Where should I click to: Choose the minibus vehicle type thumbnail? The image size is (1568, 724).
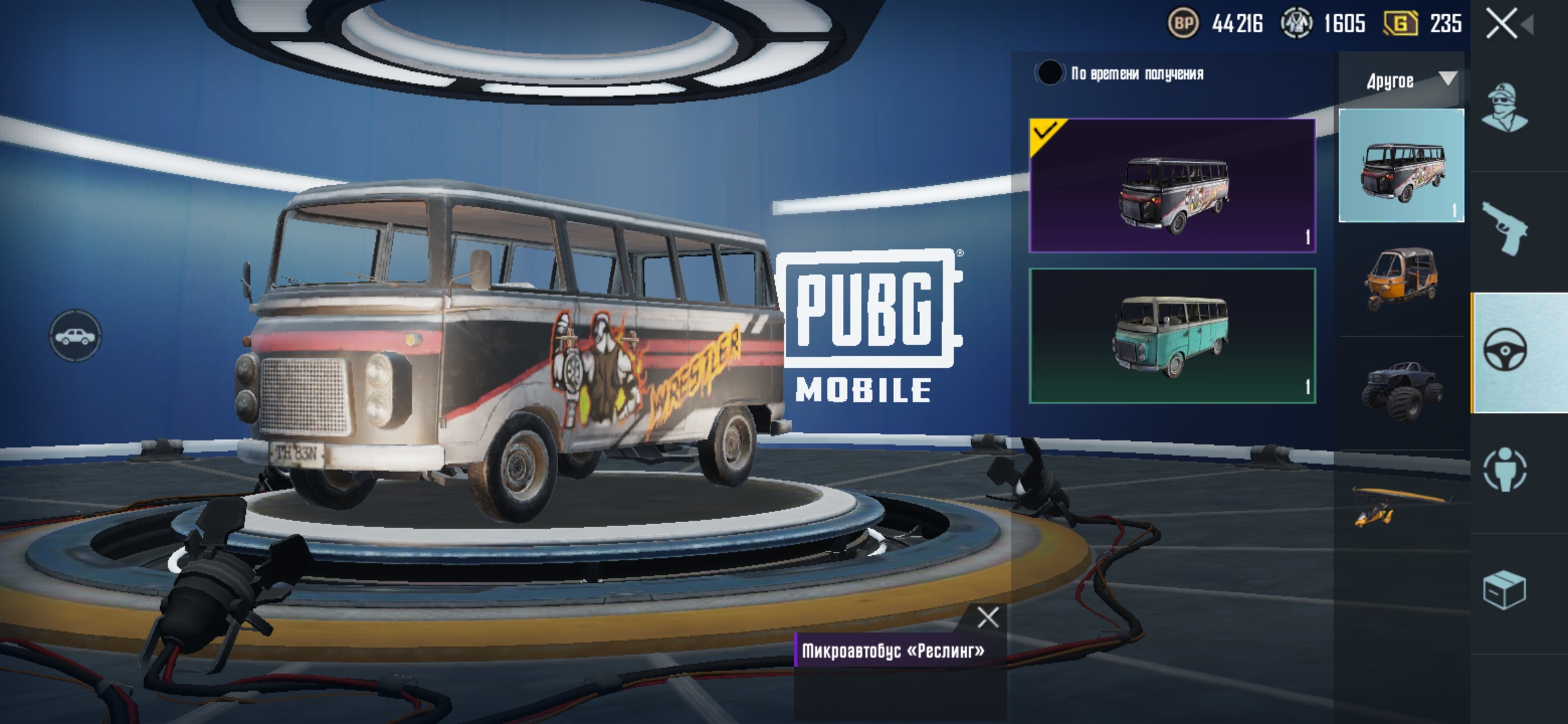click(x=1401, y=166)
